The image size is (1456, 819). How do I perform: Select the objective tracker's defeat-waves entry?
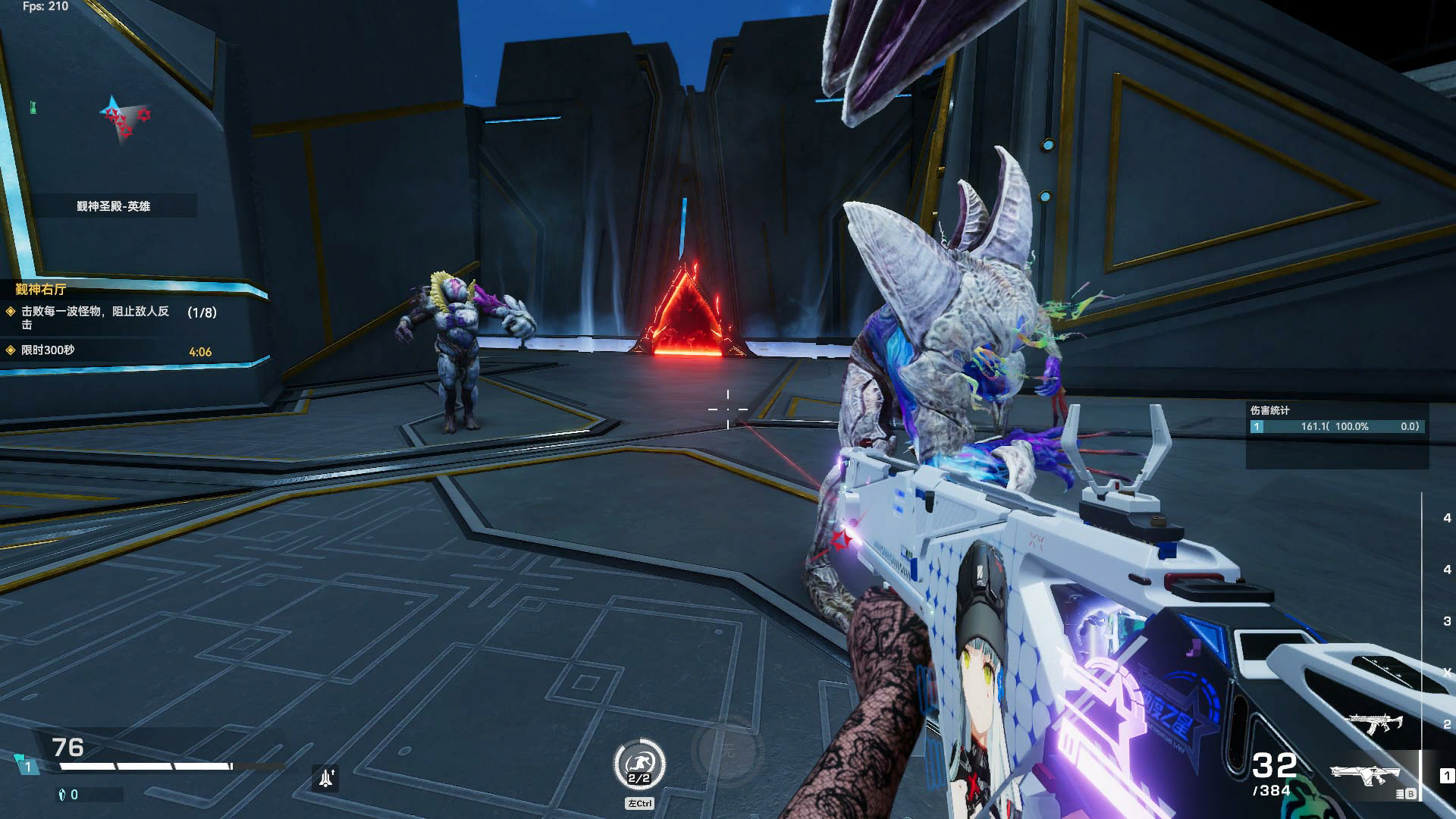pyautogui.click(x=95, y=316)
